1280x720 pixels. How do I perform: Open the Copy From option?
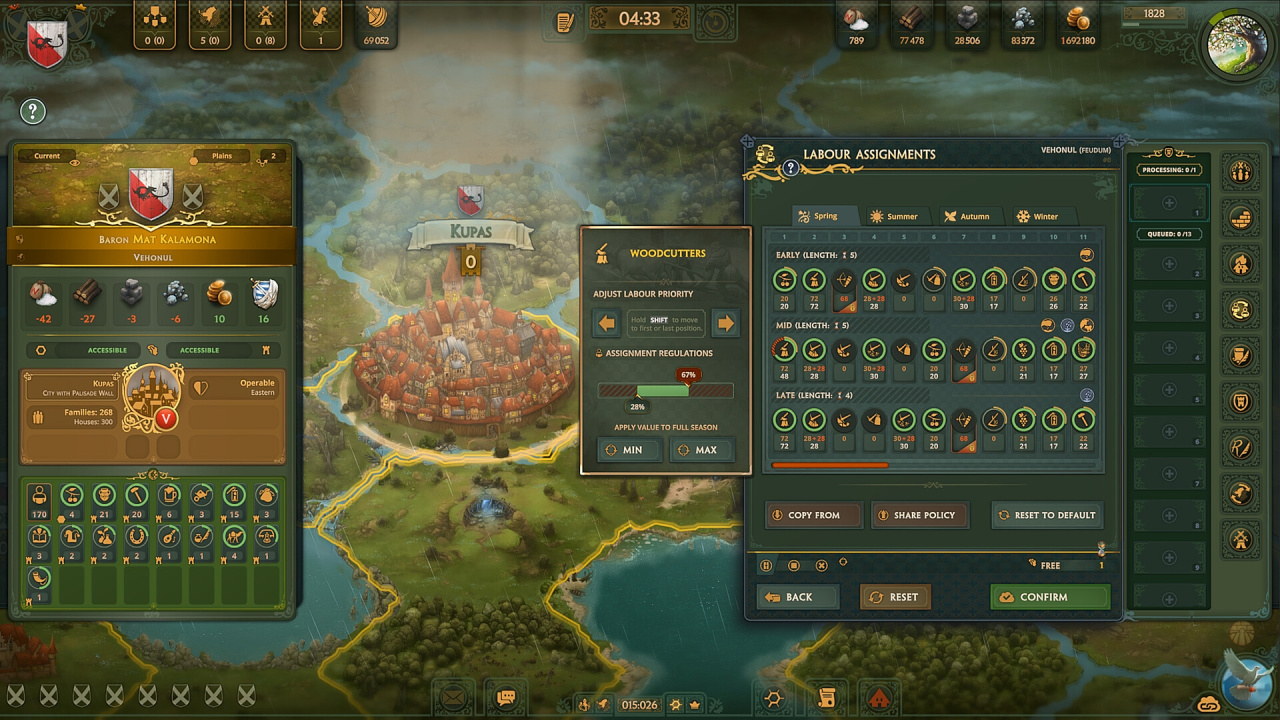click(813, 515)
